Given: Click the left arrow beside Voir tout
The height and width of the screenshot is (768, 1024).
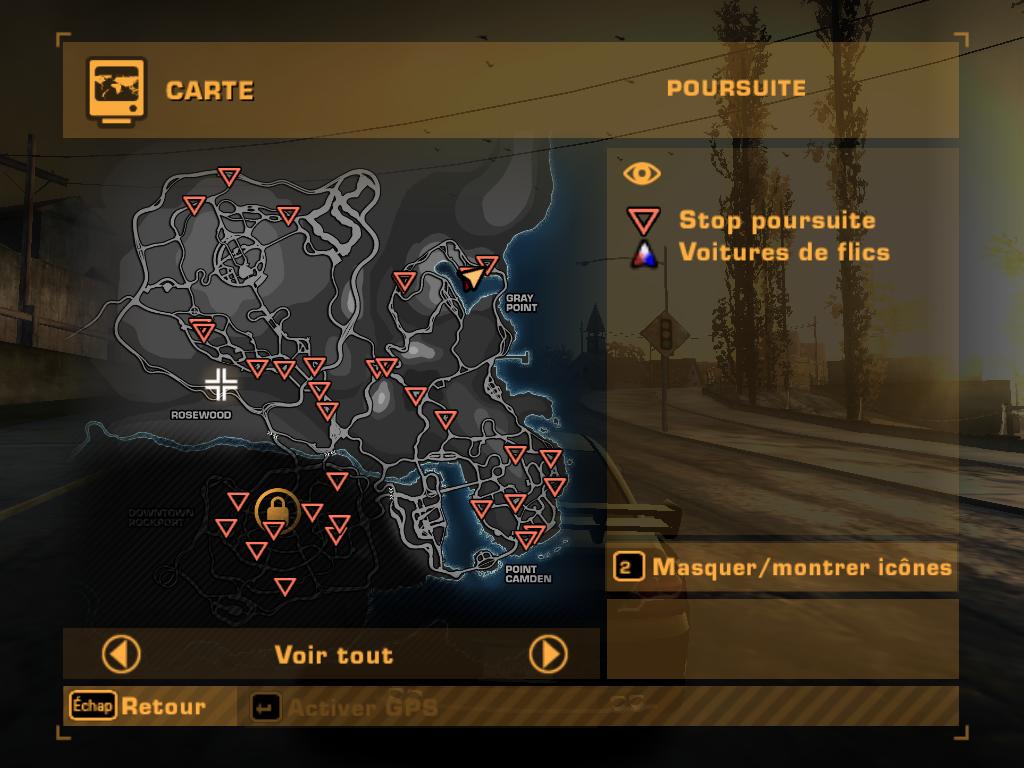Looking at the screenshot, I should (121, 655).
